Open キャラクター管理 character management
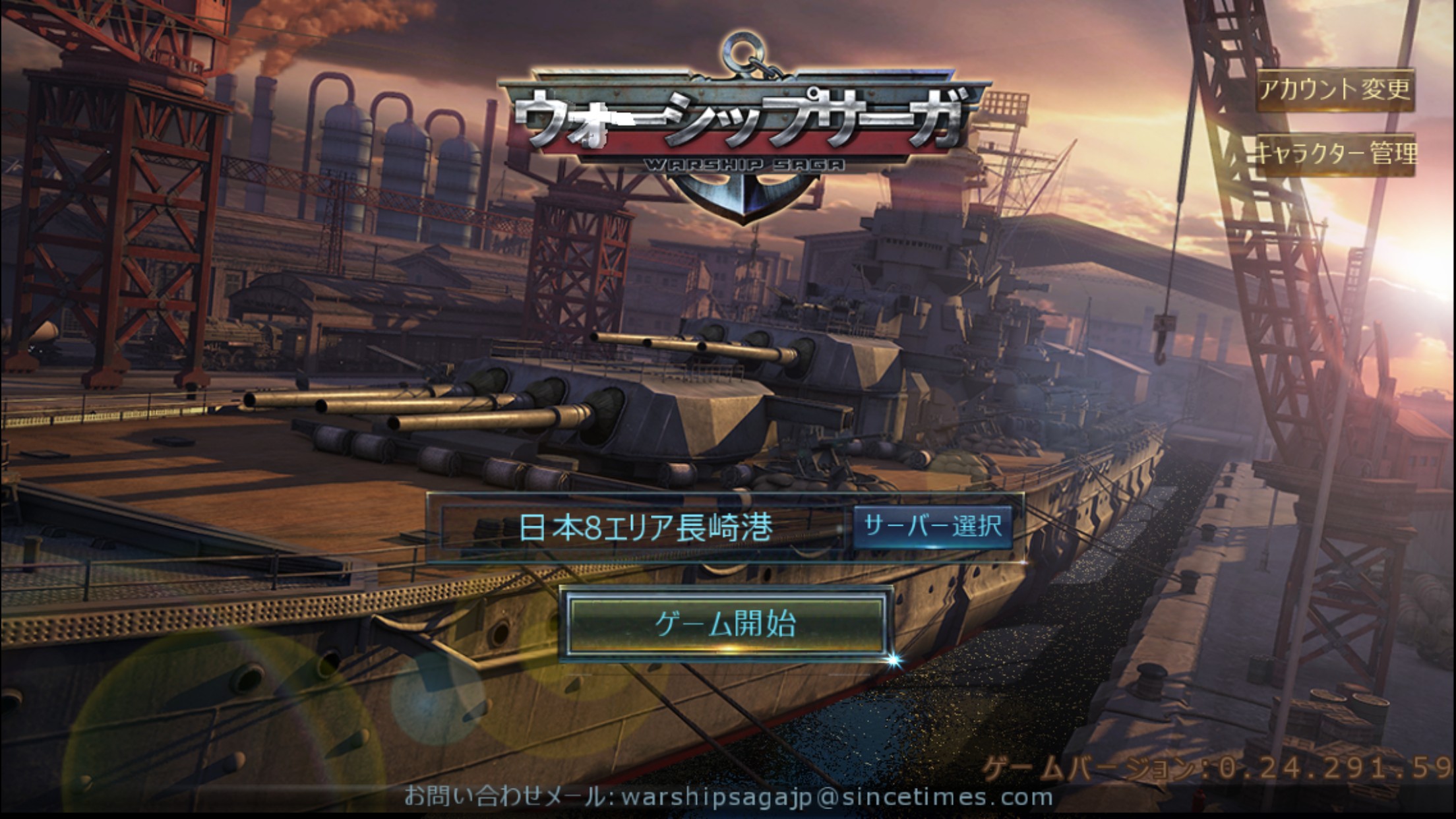The width and height of the screenshot is (1456, 819). point(1335,154)
